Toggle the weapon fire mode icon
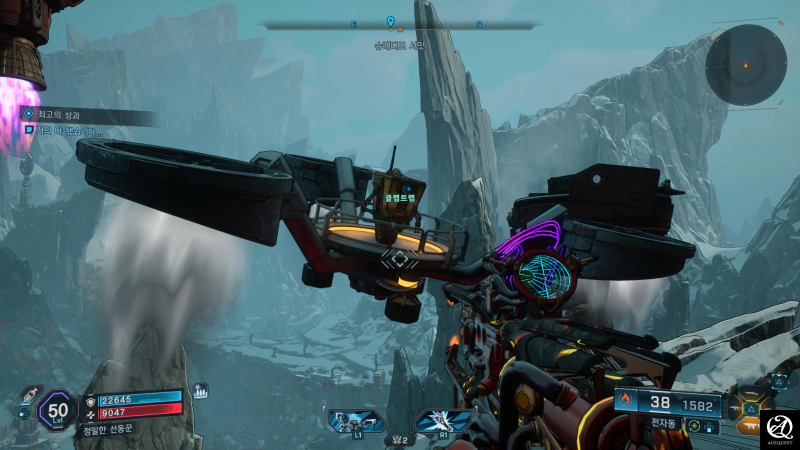The height and width of the screenshot is (450, 800). click(x=696, y=426)
